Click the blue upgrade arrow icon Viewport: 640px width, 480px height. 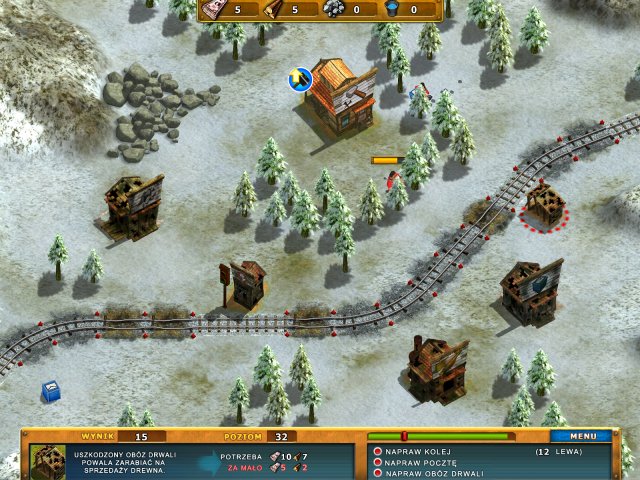(x=300, y=78)
